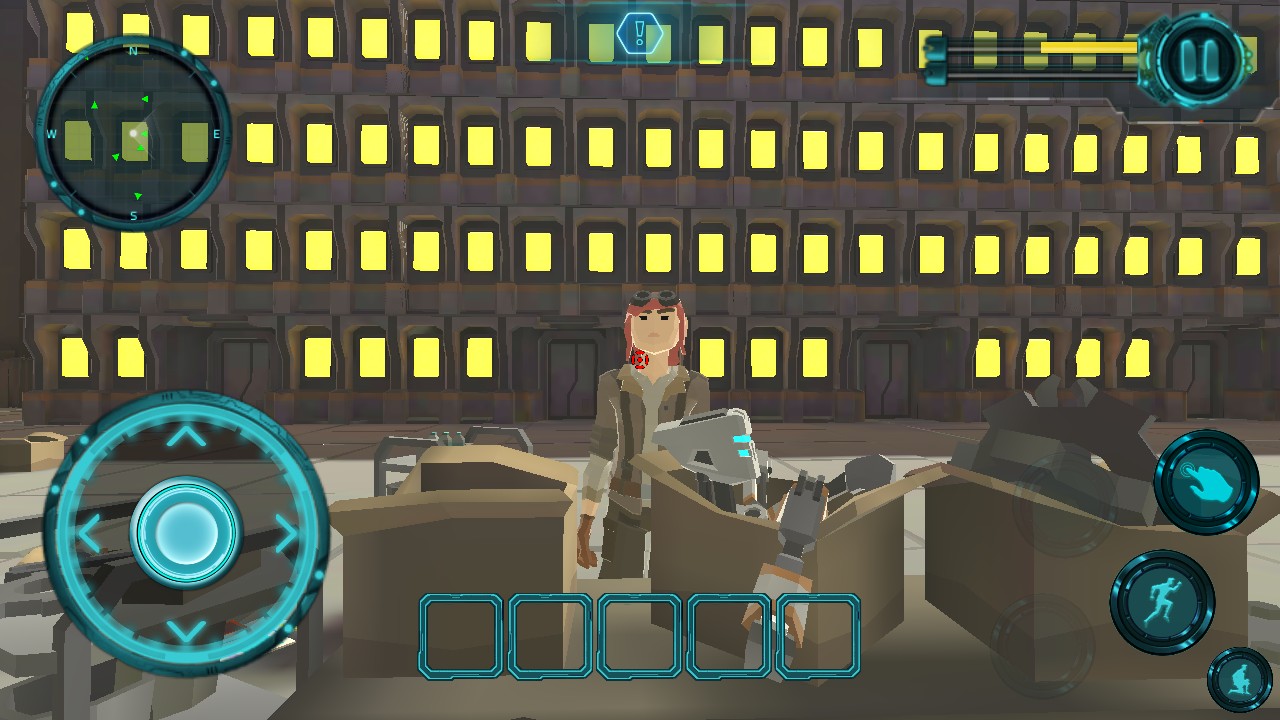
Task: Activate the running figure sprint button
Action: 1162,602
